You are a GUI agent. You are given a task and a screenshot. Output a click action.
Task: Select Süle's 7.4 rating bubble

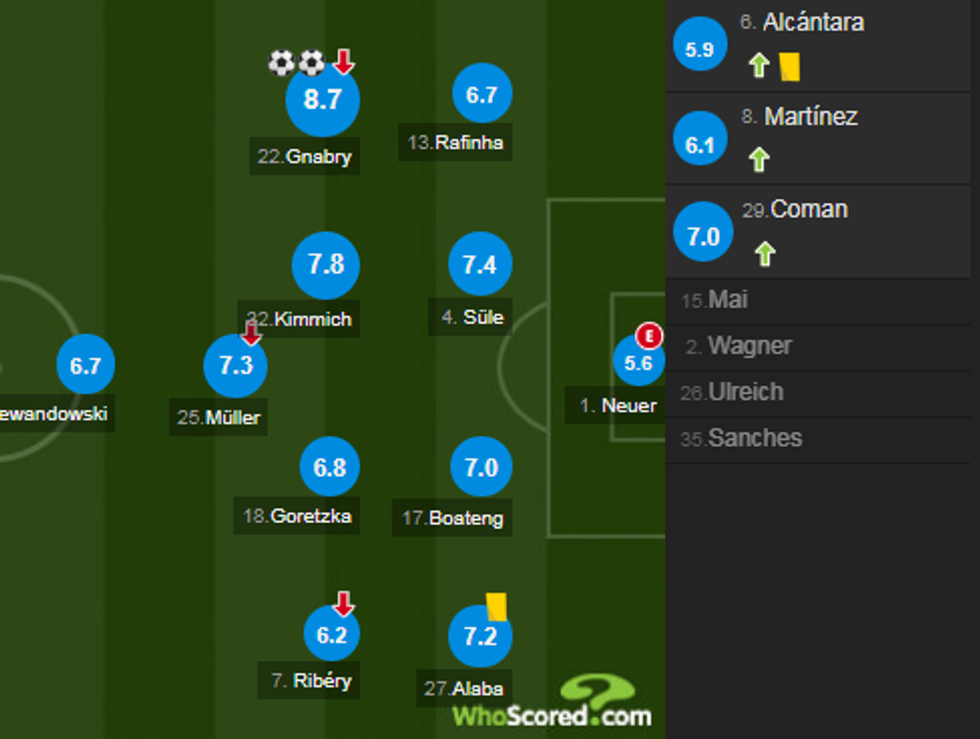480,265
